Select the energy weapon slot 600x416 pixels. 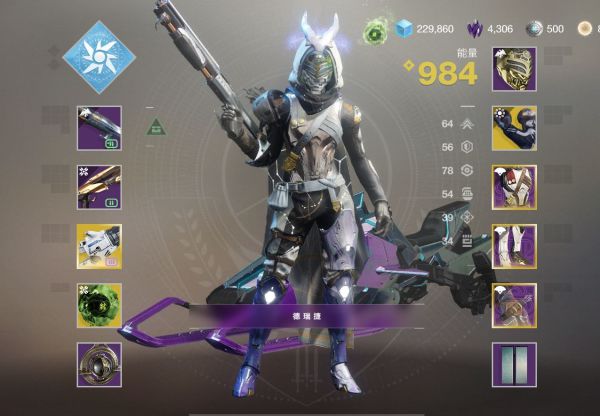click(99, 187)
